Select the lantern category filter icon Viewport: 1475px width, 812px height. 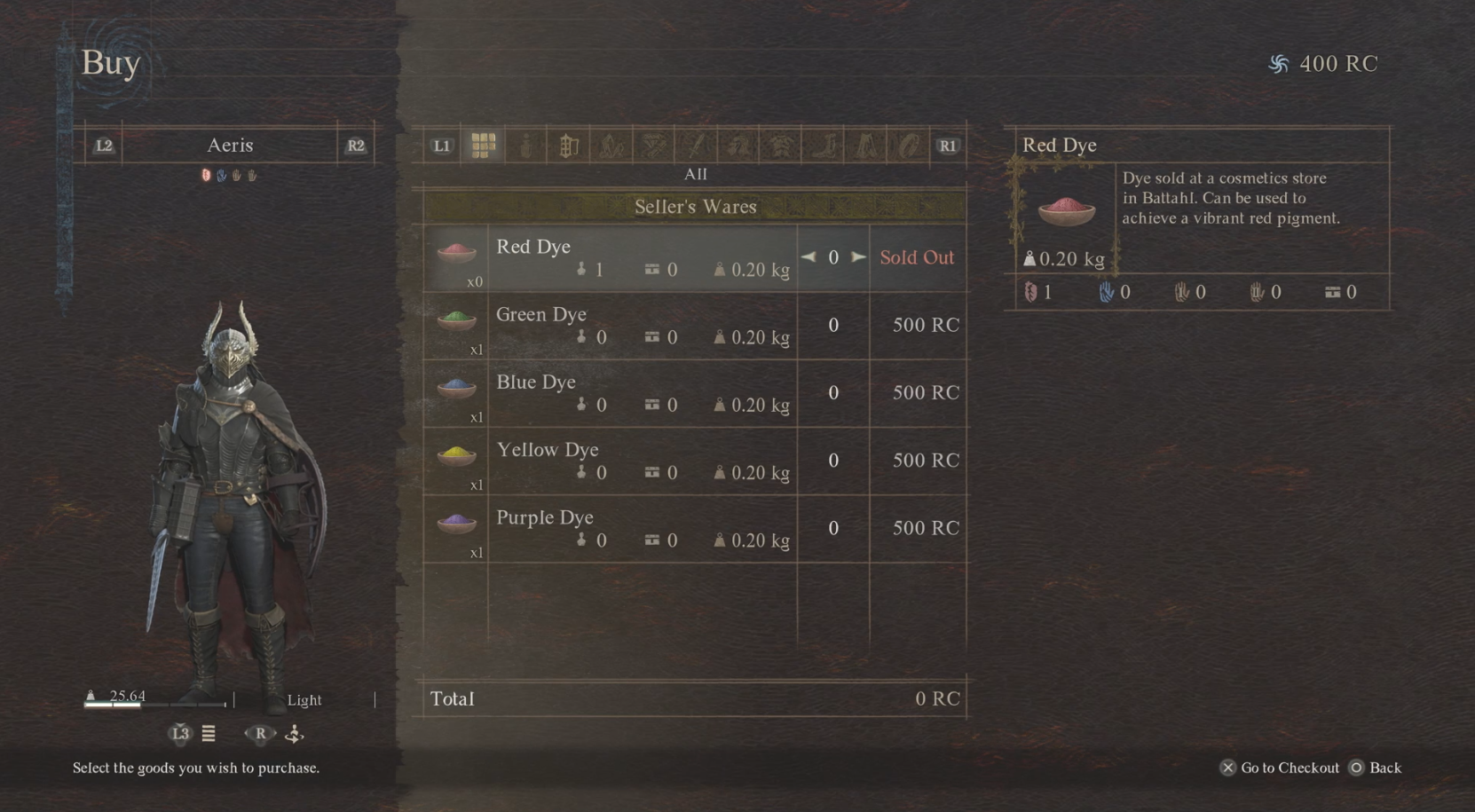[x=567, y=145]
